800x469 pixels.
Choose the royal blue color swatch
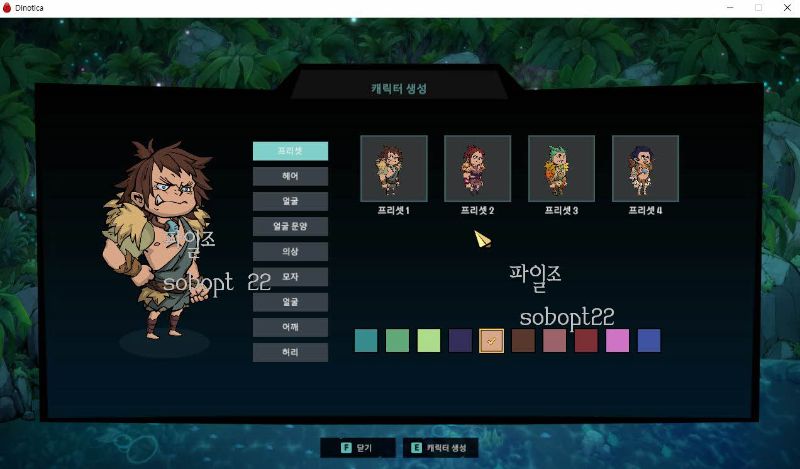pyautogui.click(x=649, y=341)
